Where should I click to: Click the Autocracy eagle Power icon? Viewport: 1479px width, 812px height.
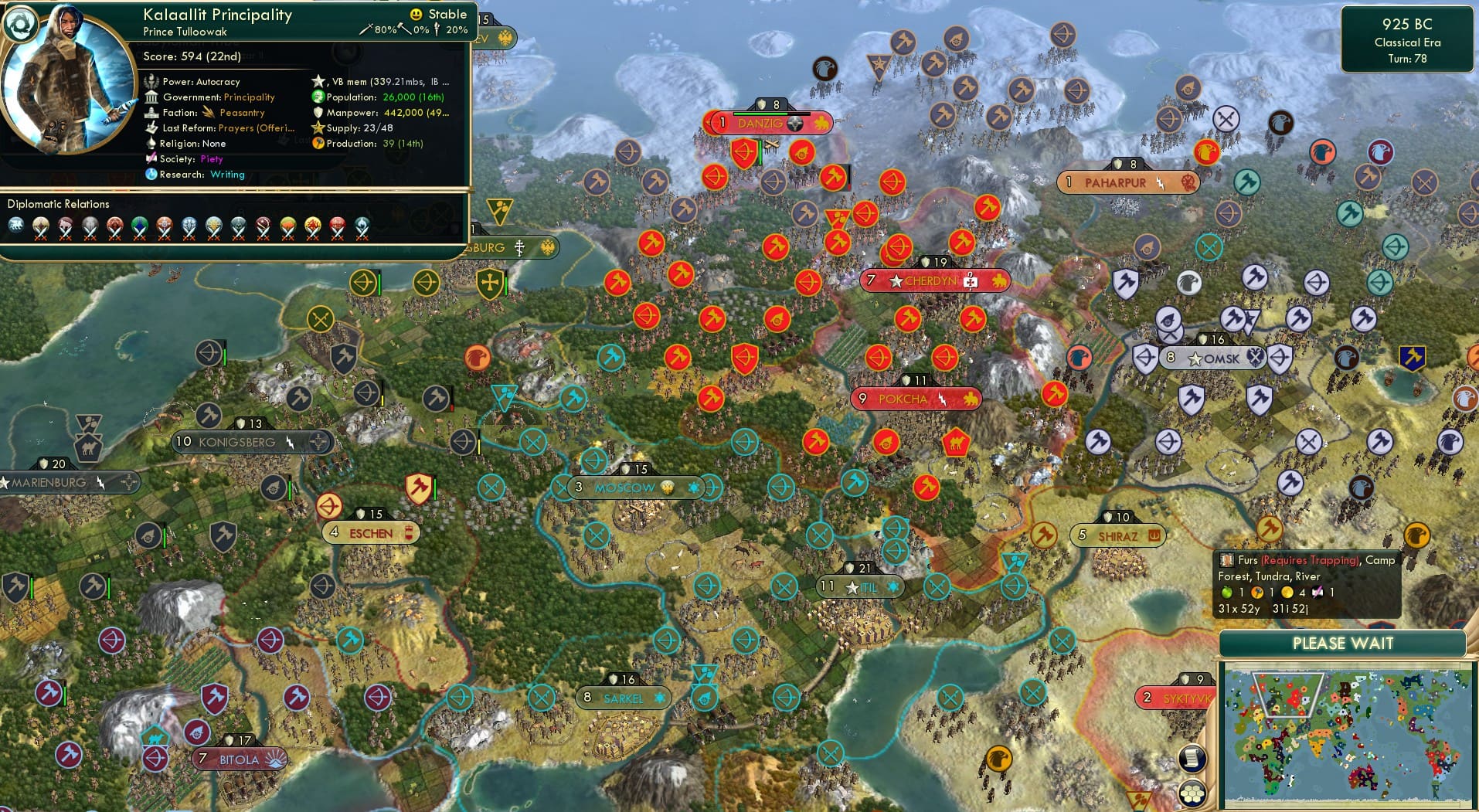(x=152, y=81)
